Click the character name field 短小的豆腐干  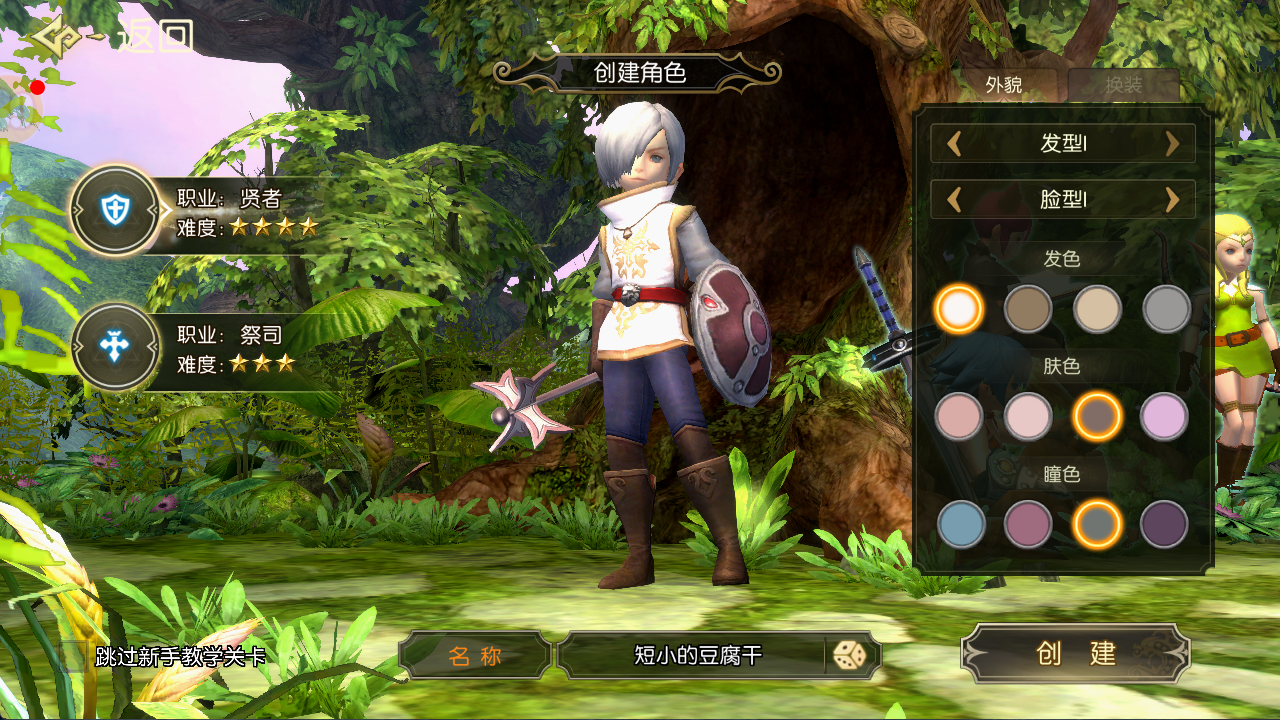click(697, 655)
